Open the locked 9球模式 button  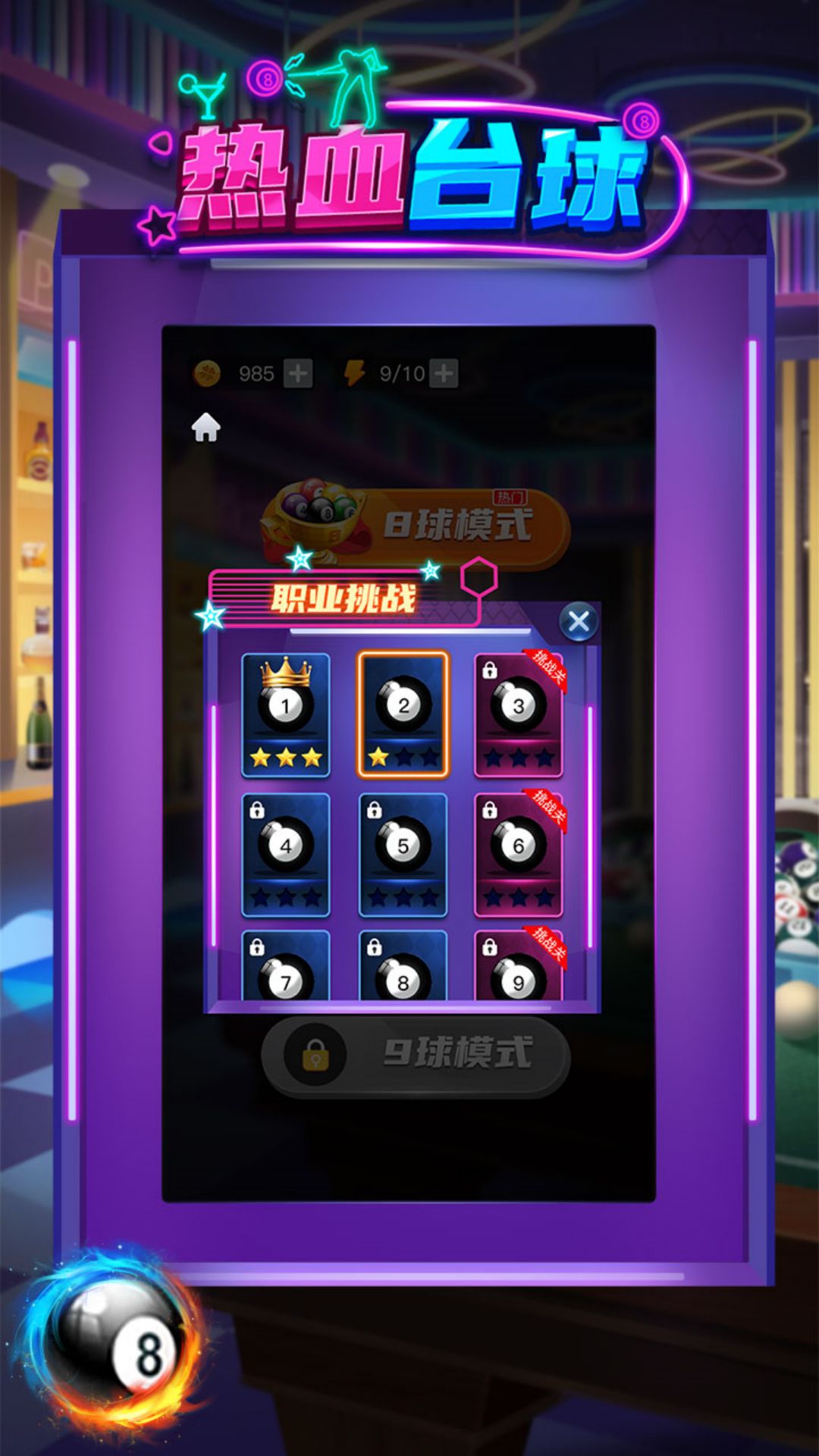point(416,1054)
